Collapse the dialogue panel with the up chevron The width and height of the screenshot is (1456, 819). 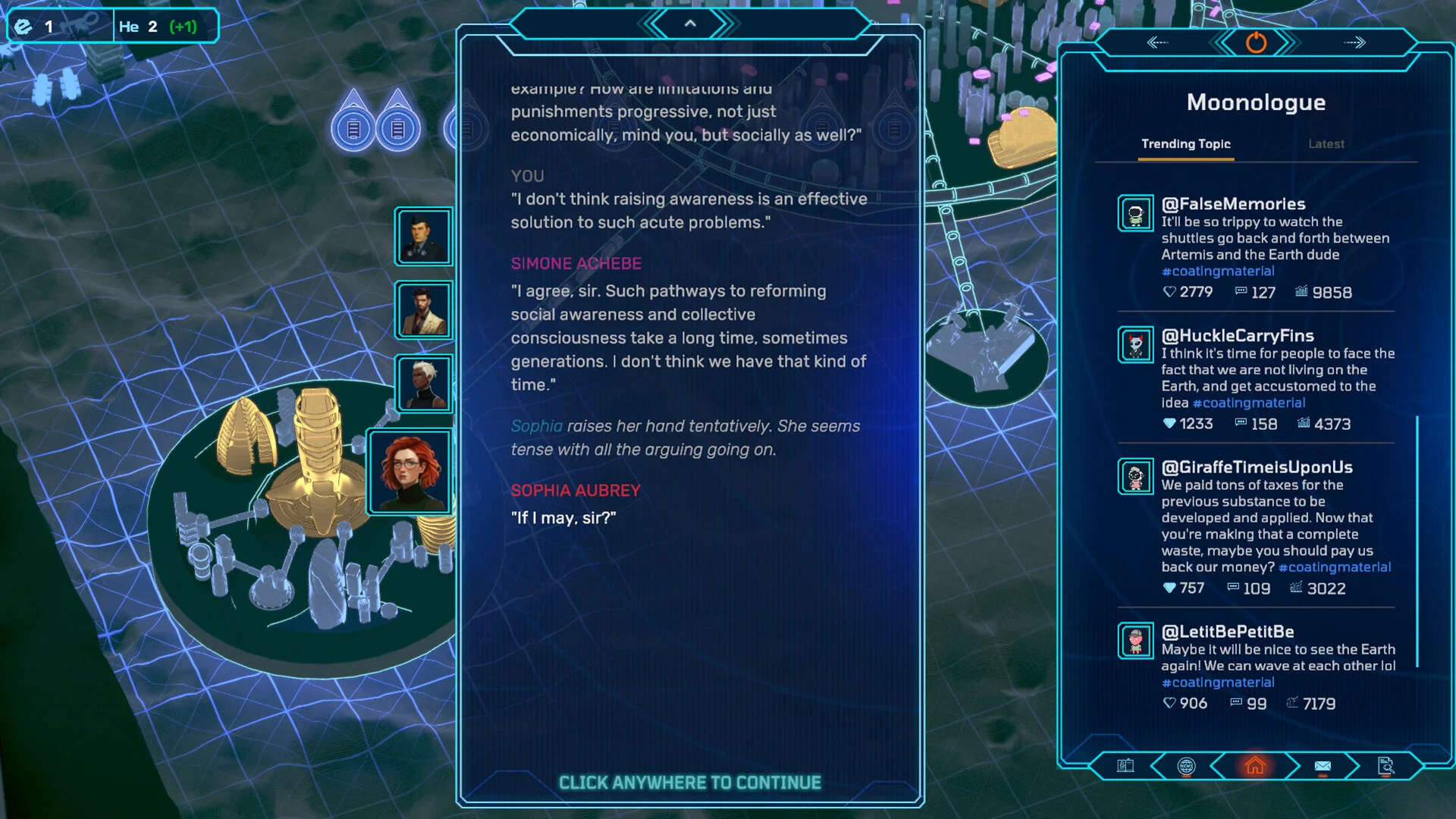(x=690, y=24)
